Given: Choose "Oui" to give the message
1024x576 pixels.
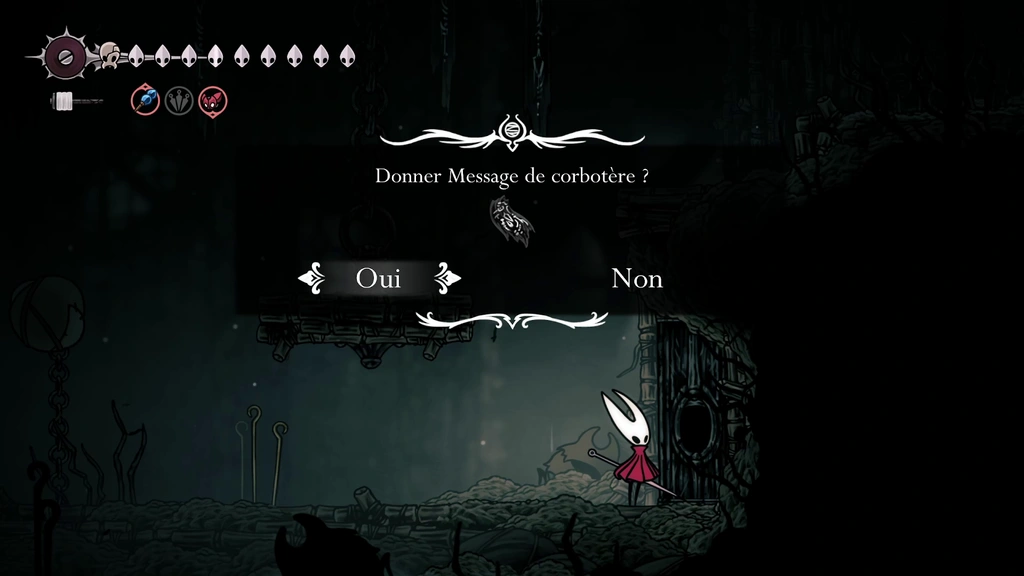Looking at the screenshot, I should point(378,278).
